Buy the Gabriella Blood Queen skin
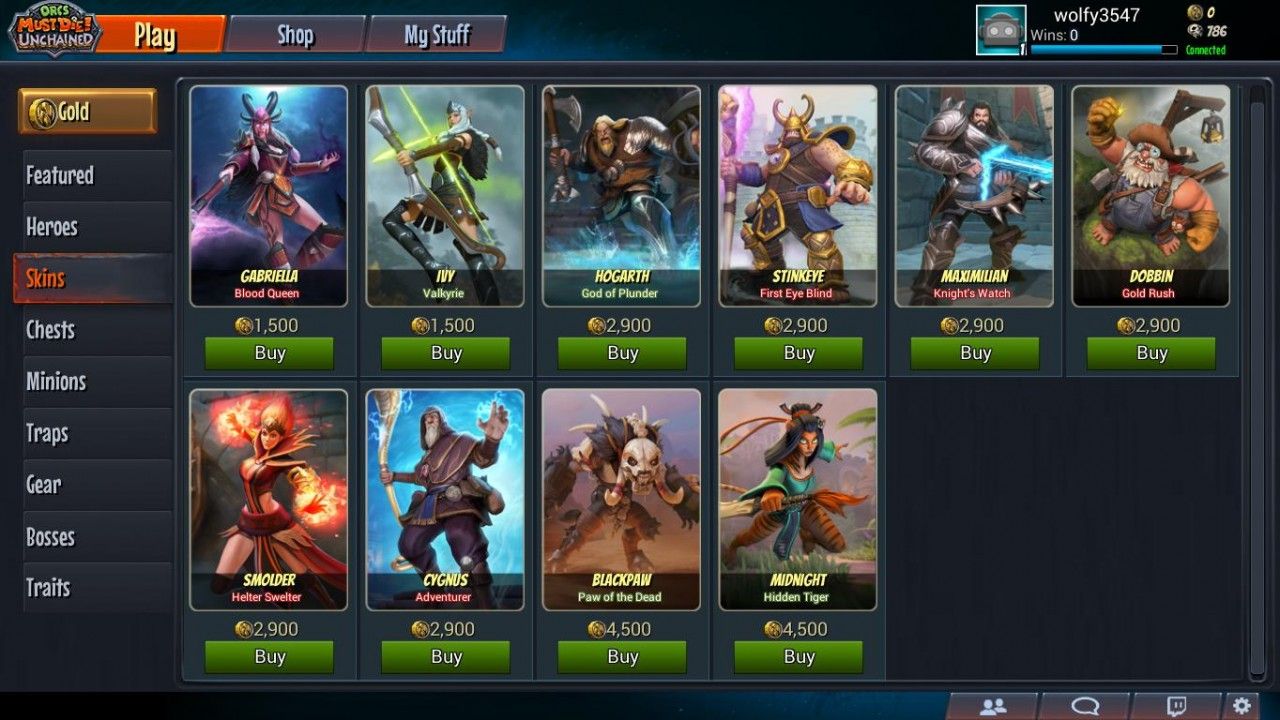 [267, 353]
